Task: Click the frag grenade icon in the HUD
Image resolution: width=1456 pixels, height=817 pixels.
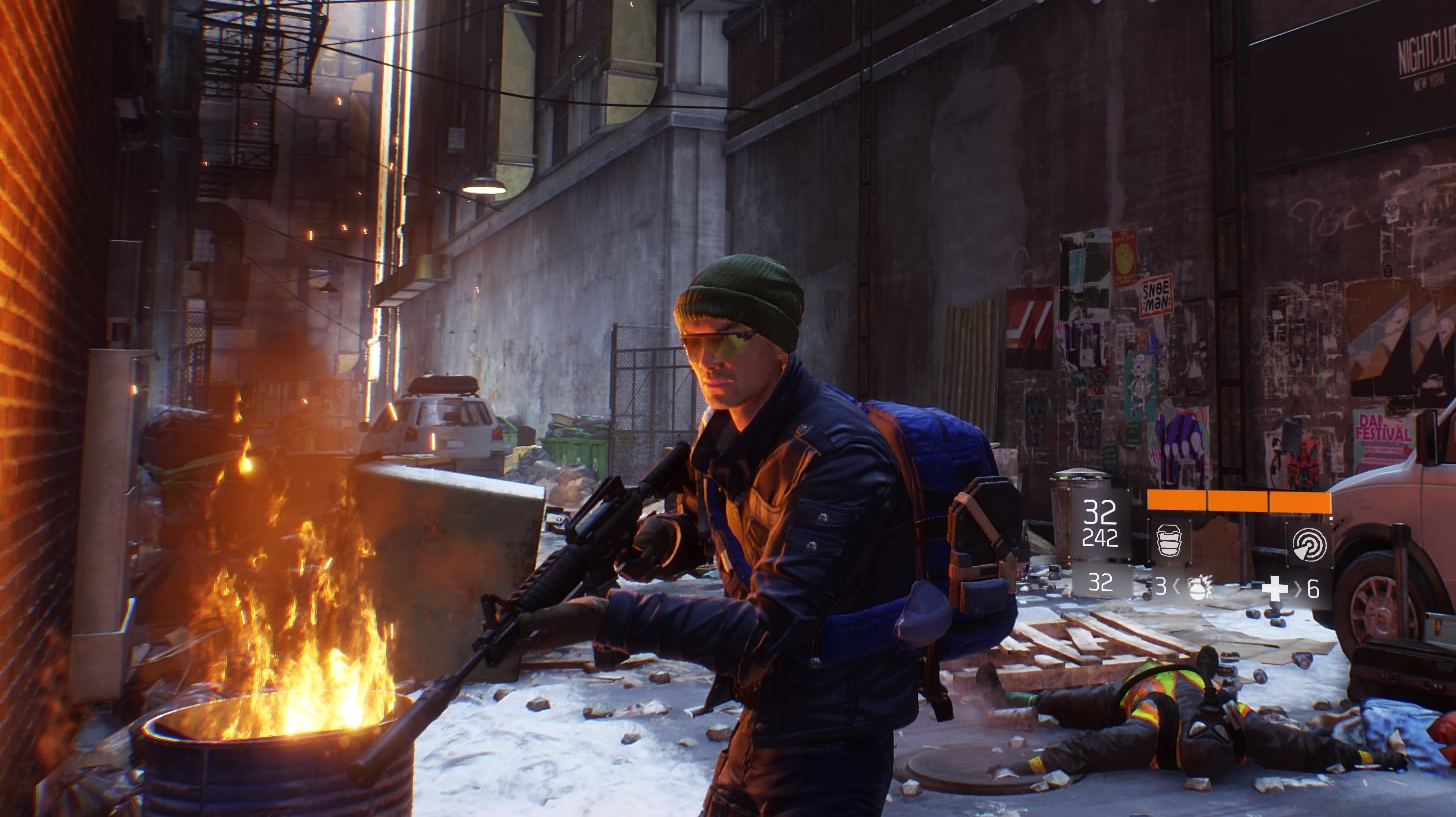Action: [1198, 590]
